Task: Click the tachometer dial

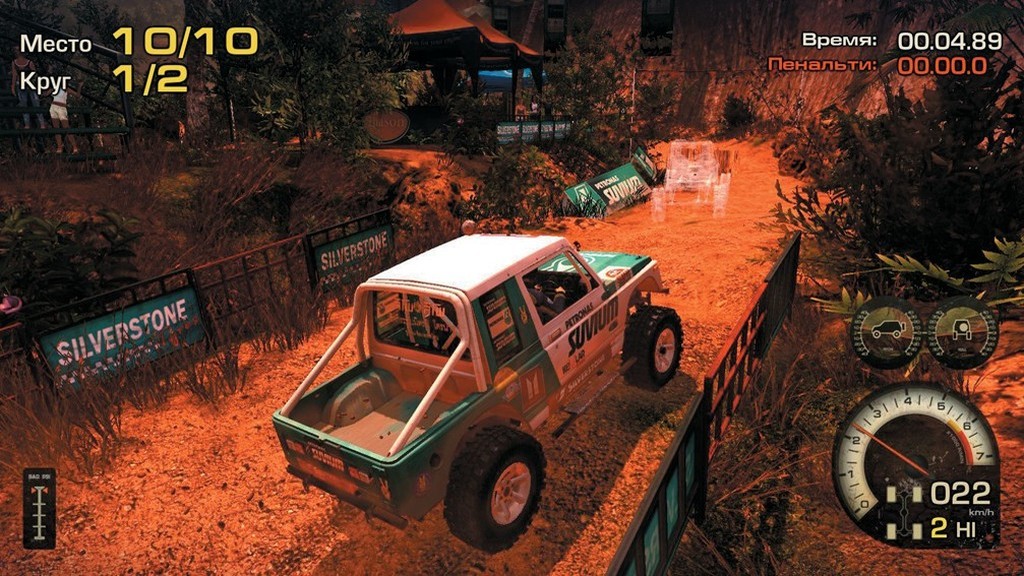Action: pyautogui.click(x=913, y=440)
